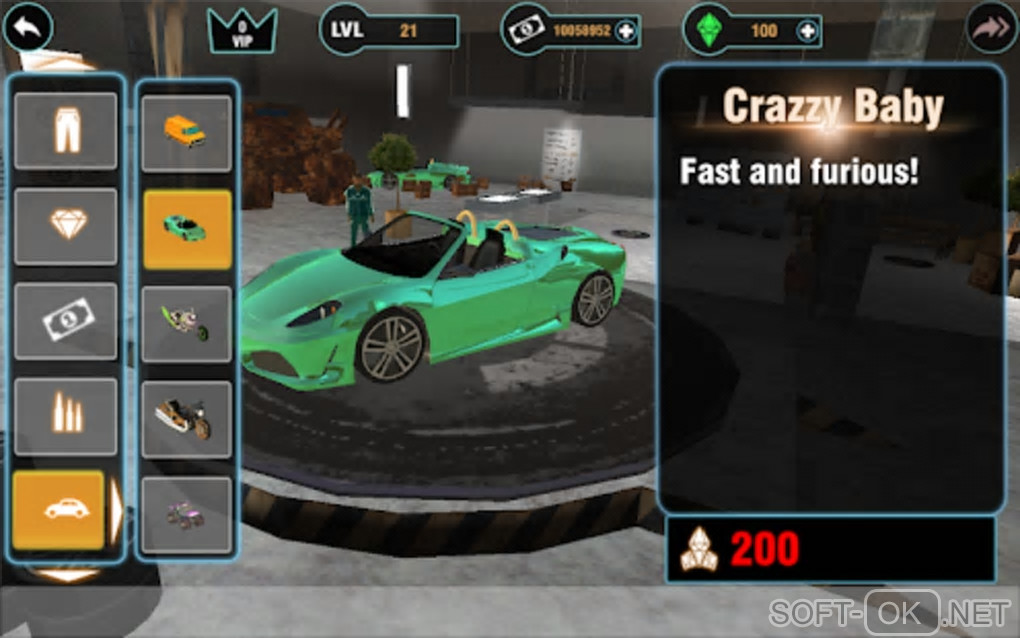The height and width of the screenshot is (638, 1020).
Task: Tap the forward double-arrow button
Action: pos(991,29)
